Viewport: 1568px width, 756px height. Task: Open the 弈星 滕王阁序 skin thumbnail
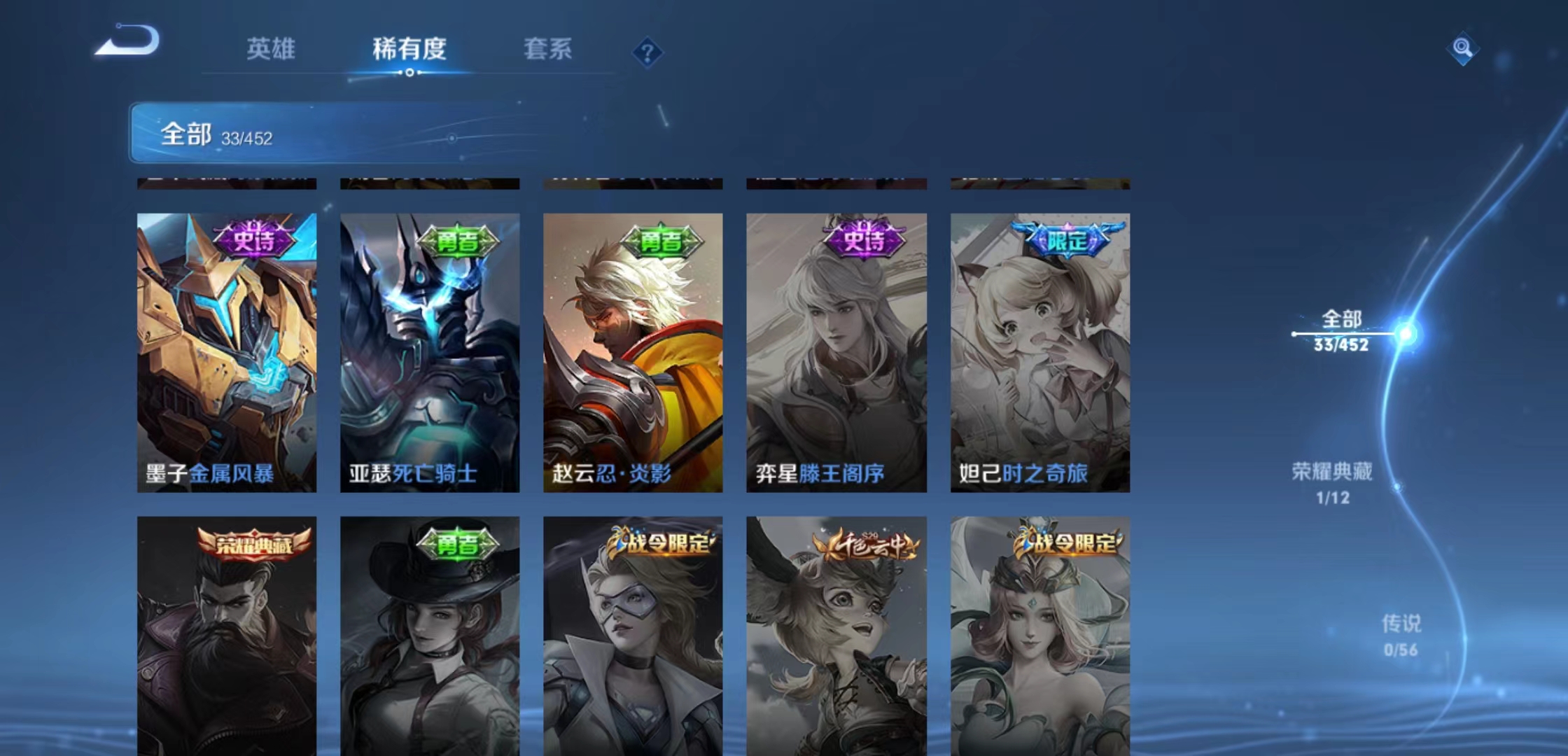tap(836, 350)
